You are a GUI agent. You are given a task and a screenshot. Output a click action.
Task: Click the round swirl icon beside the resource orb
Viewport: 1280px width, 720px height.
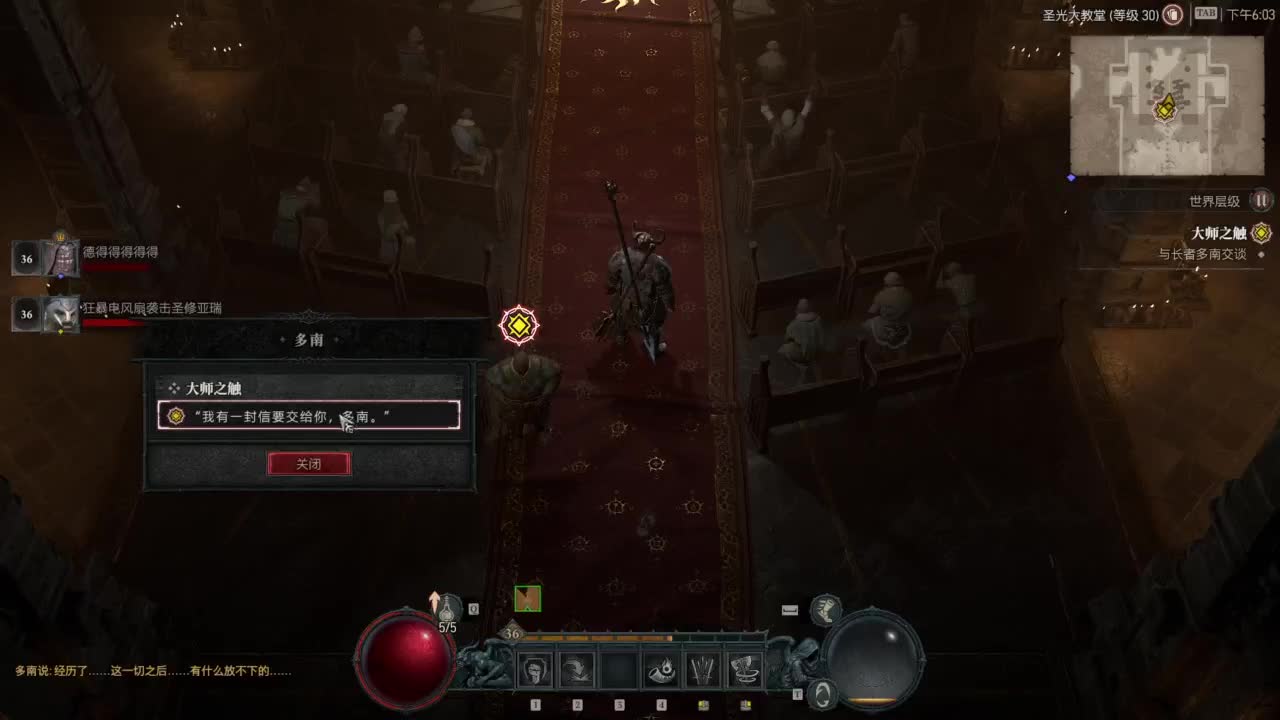coord(822,692)
